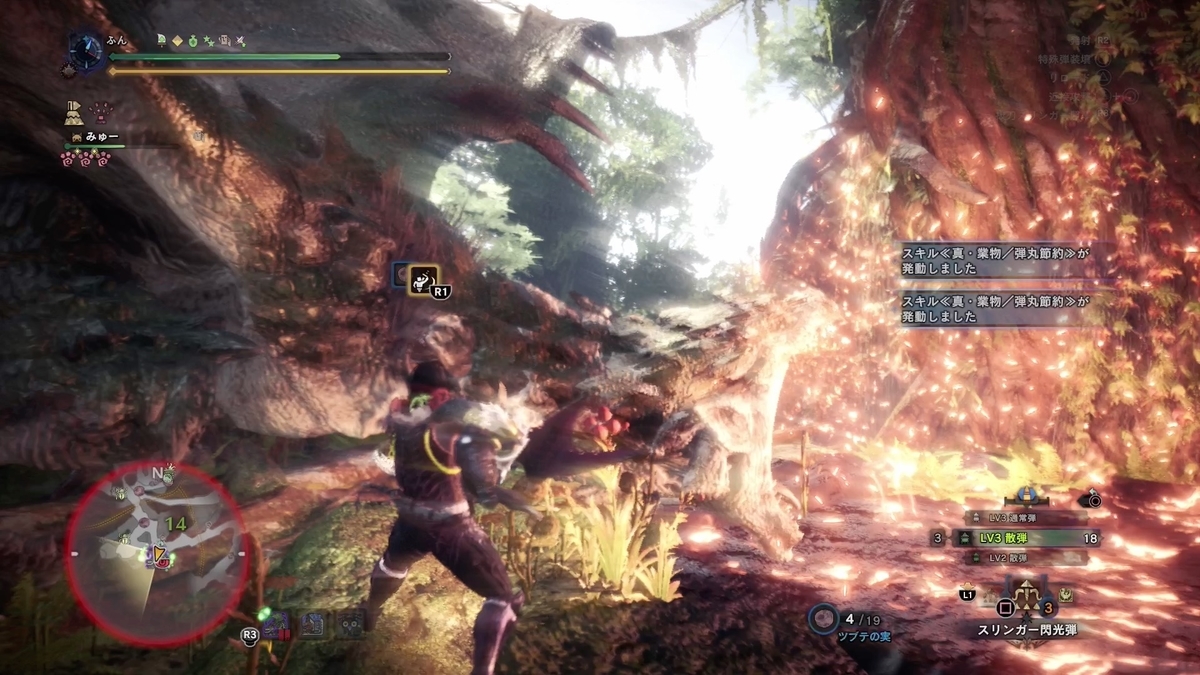This screenshot has width=1200, height=675.
Task: Select the second monster target icon
Action: (313, 626)
